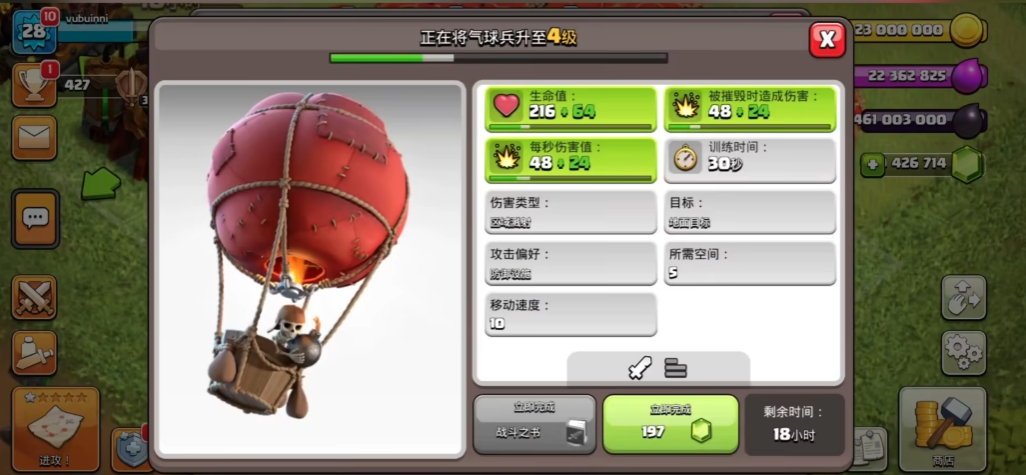Click the green plus to buy gems
The width and height of the screenshot is (1026, 475).
872,164
